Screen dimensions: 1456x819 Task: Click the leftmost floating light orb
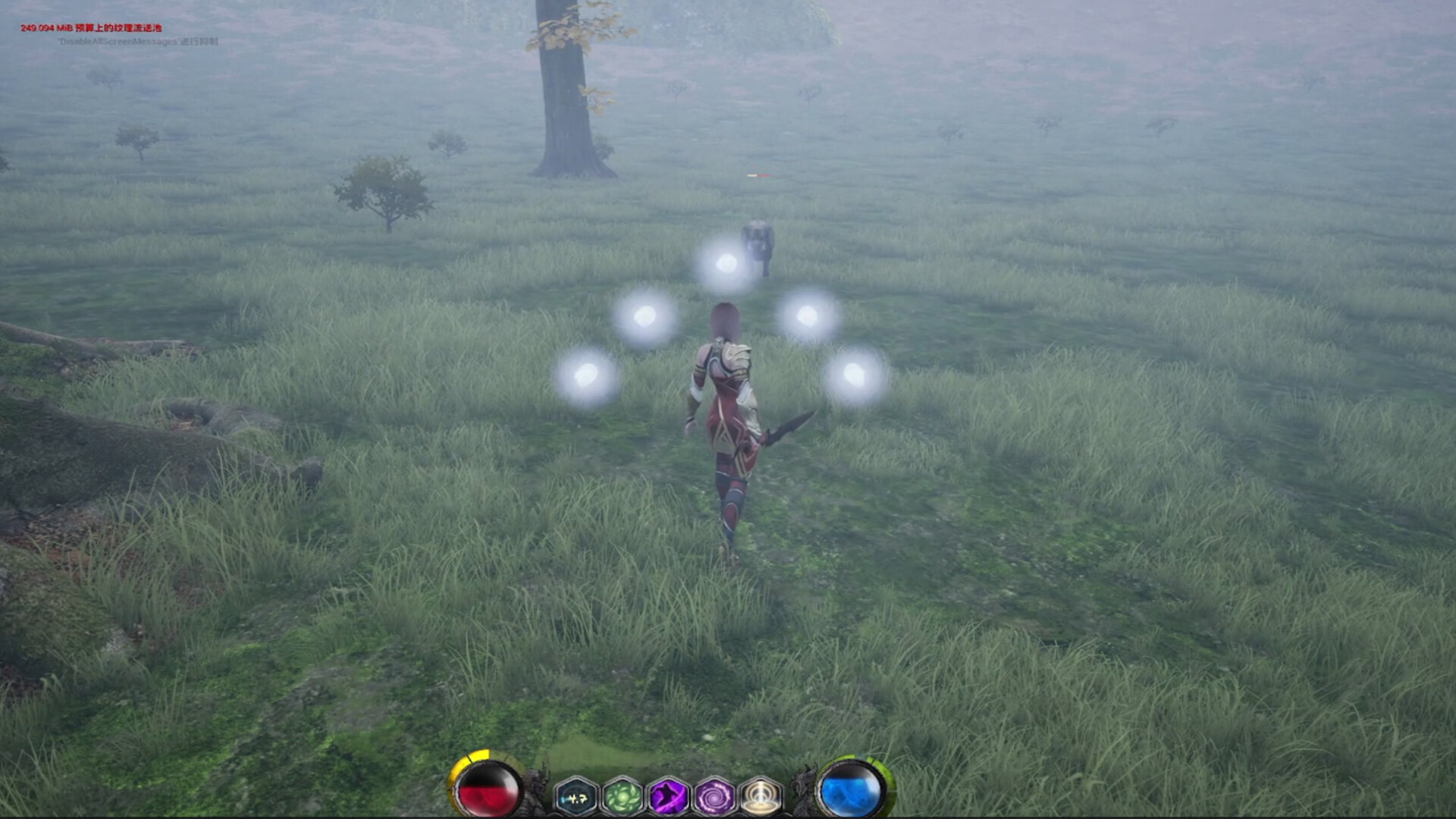[585, 373]
